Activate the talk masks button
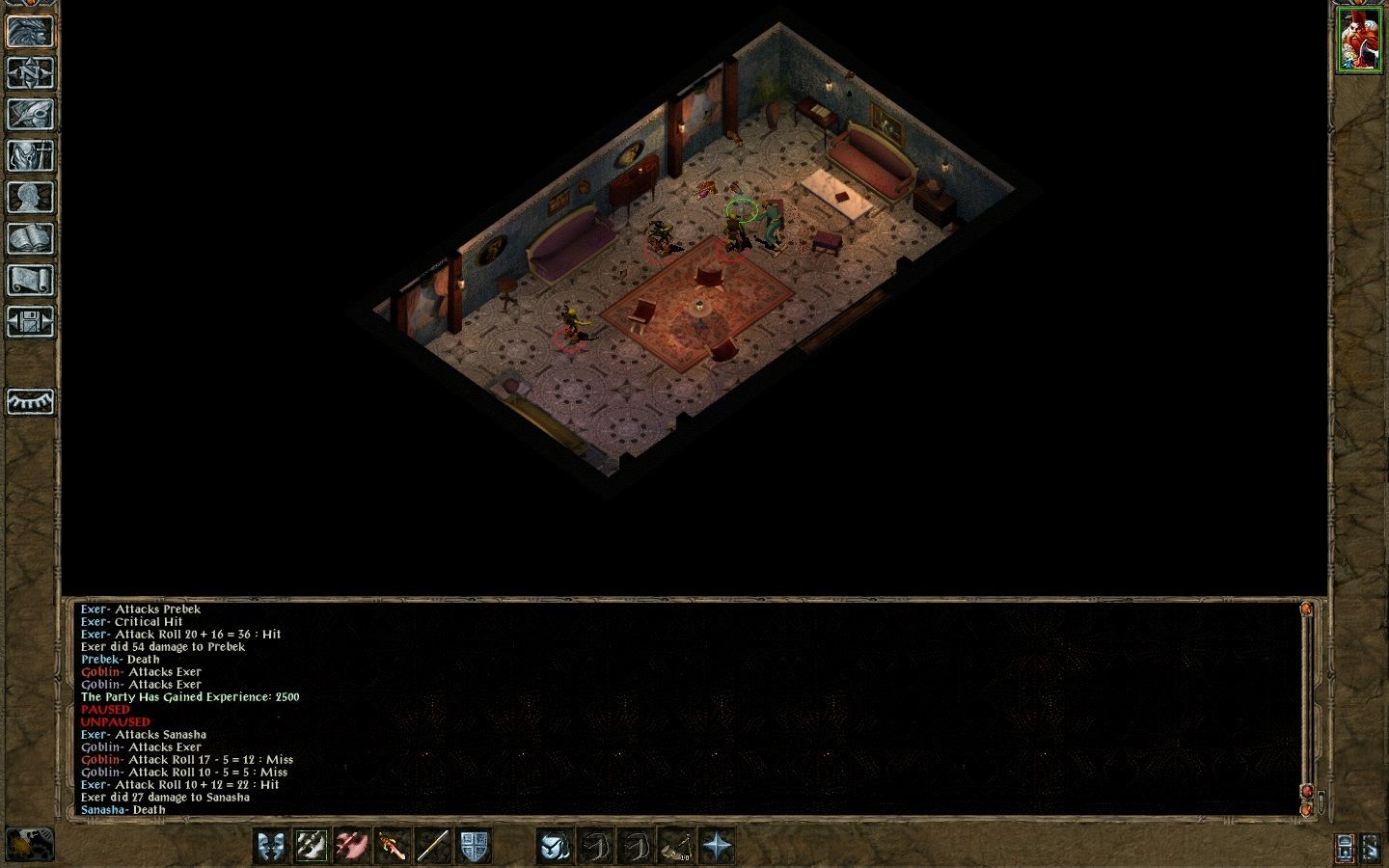This screenshot has width=1389, height=868. [271, 846]
